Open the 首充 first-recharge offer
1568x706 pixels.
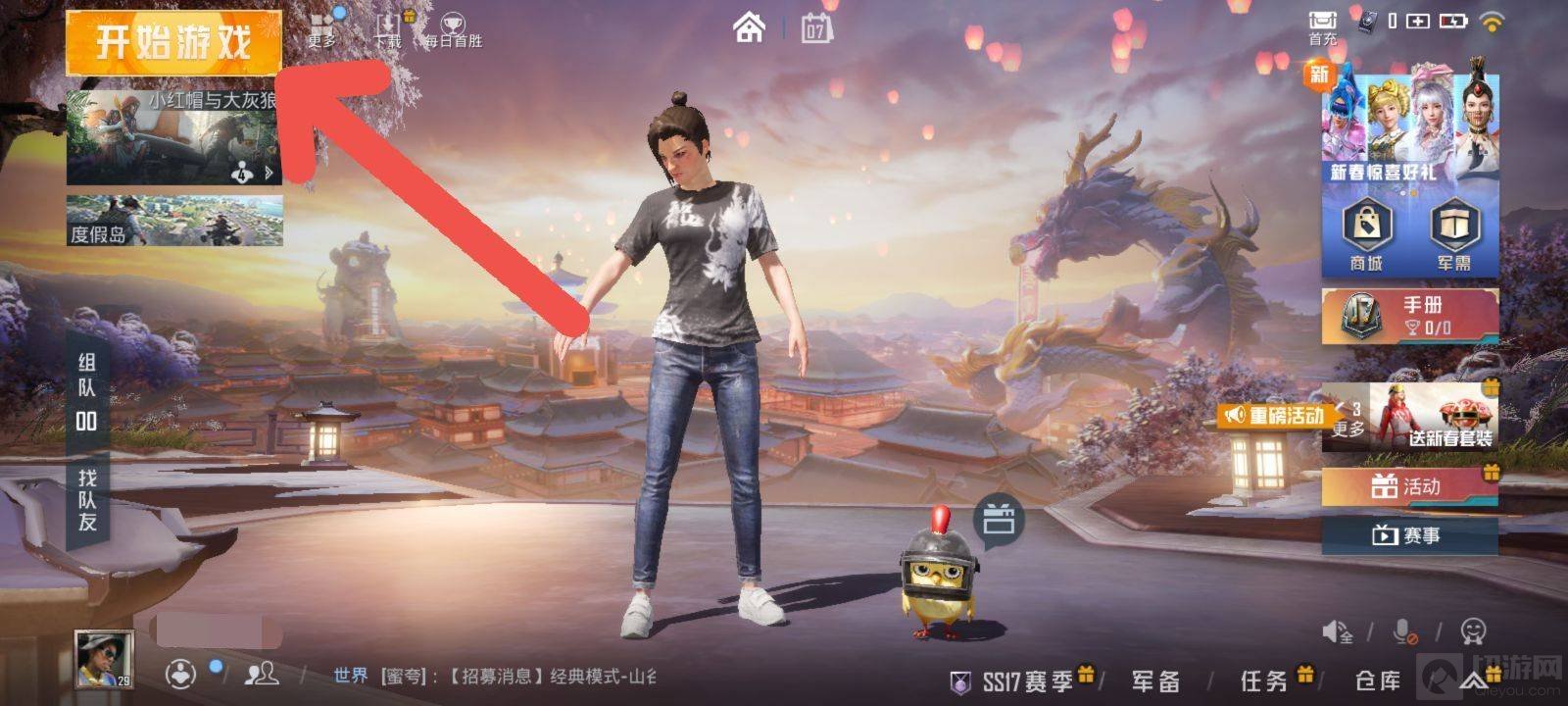[x=1323, y=26]
